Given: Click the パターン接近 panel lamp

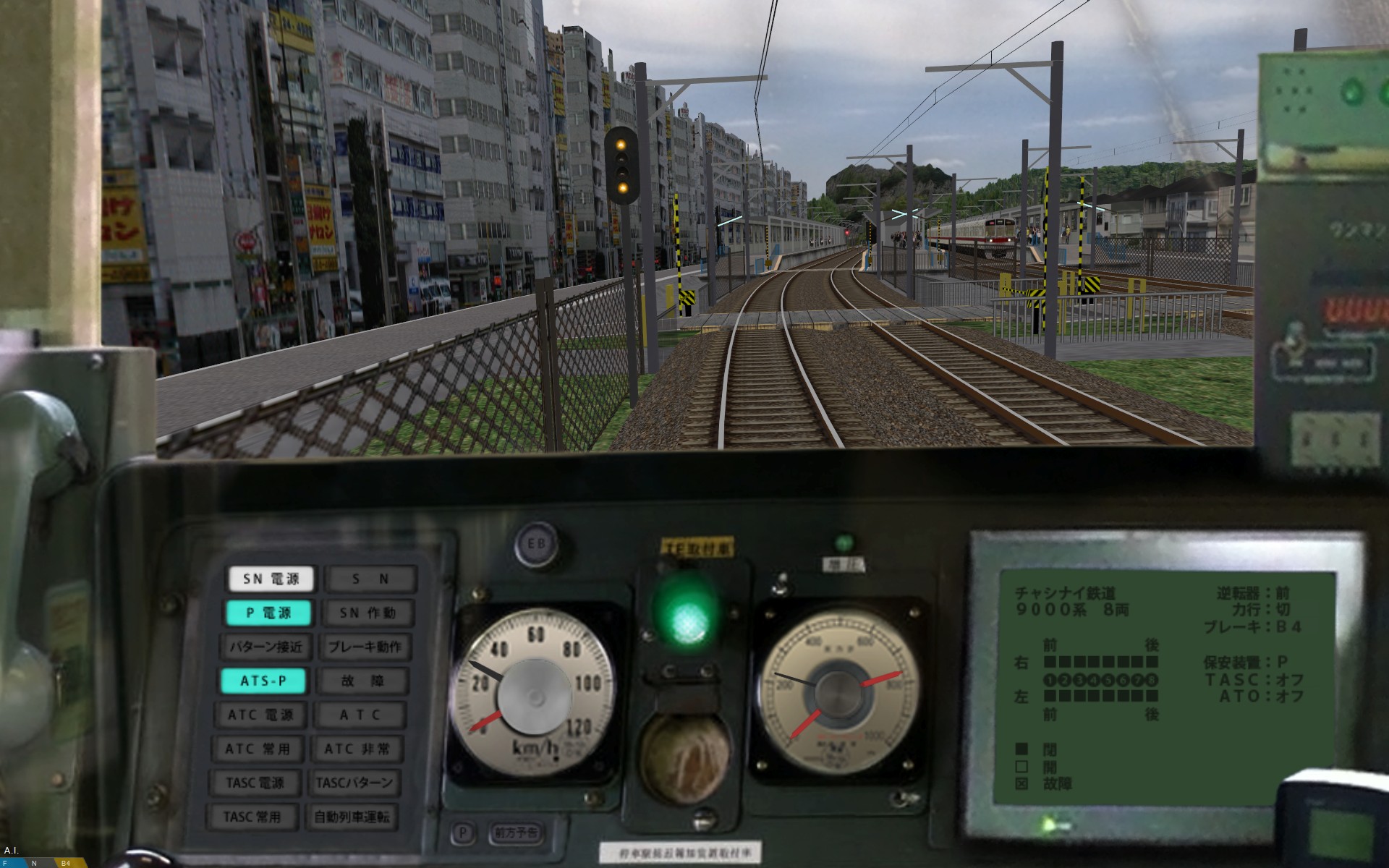Looking at the screenshot, I should coord(266,647).
